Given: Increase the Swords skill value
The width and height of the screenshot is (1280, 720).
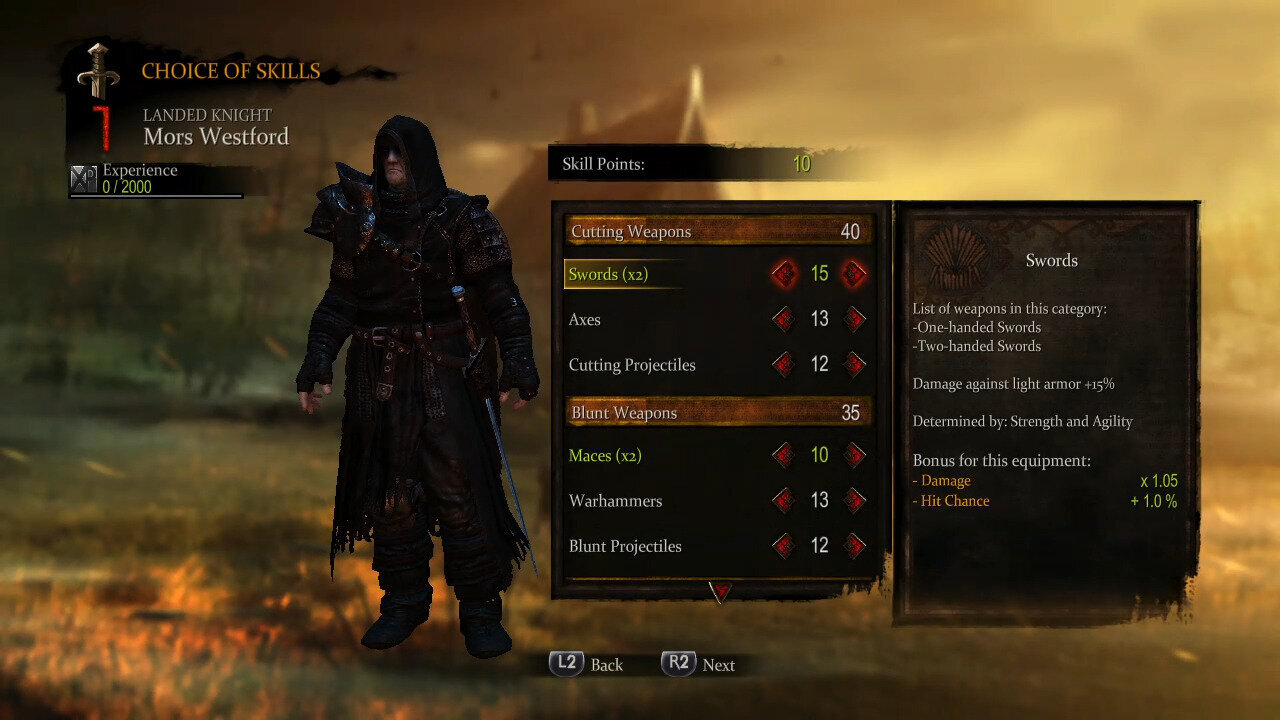Looking at the screenshot, I should coord(854,274).
